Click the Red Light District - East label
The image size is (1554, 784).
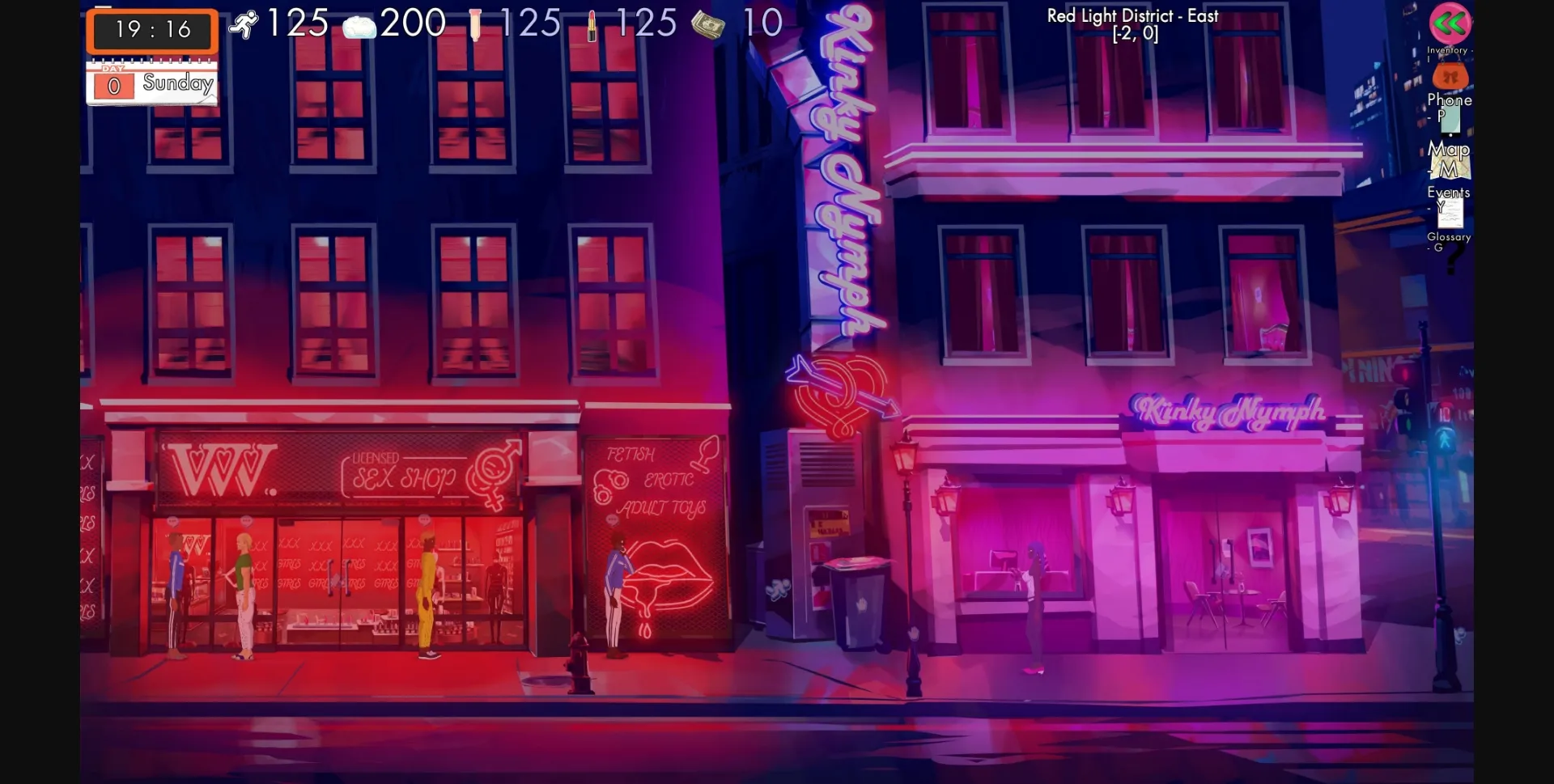click(1132, 15)
